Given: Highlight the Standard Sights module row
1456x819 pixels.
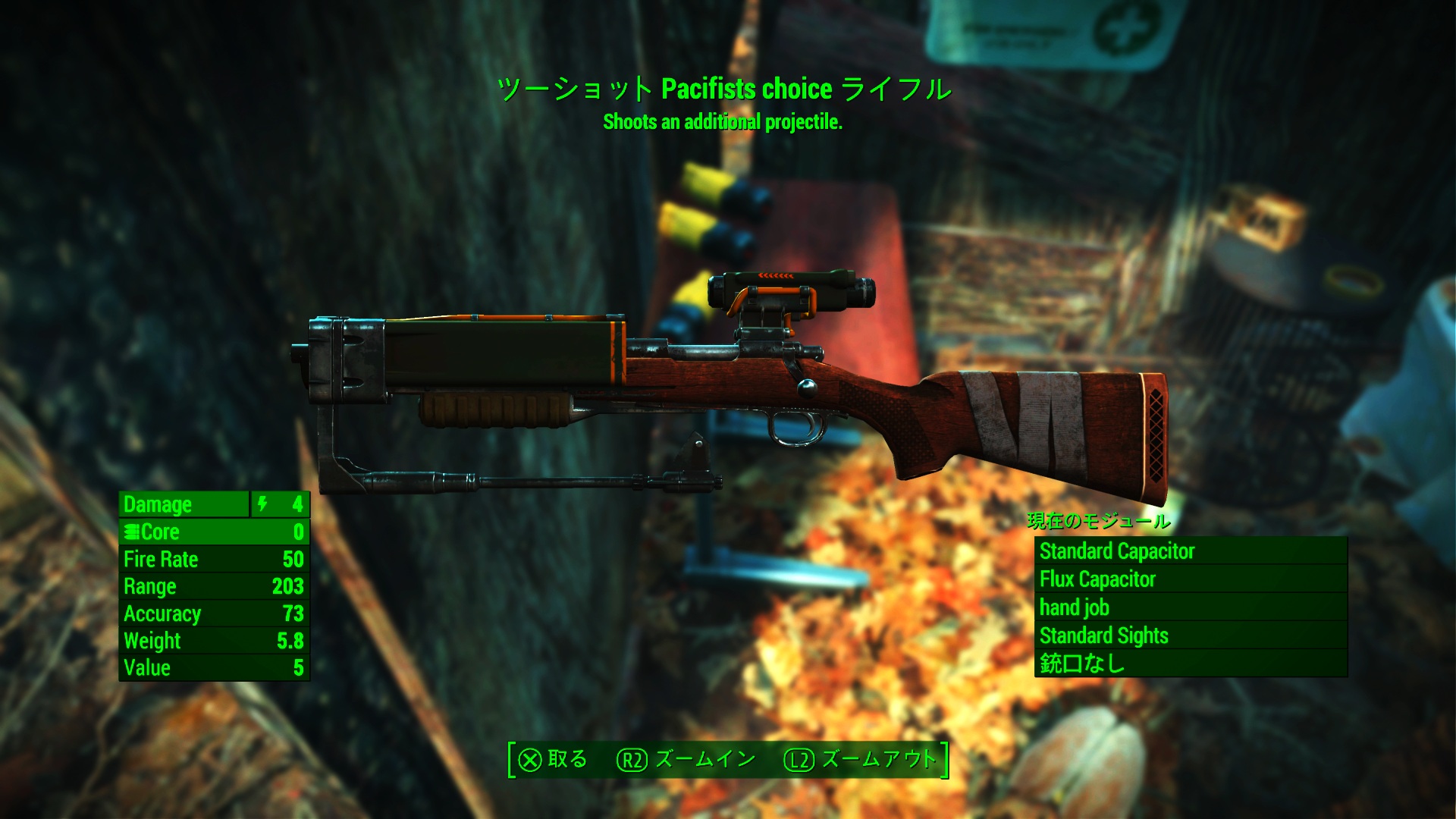Looking at the screenshot, I should [1191, 635].
